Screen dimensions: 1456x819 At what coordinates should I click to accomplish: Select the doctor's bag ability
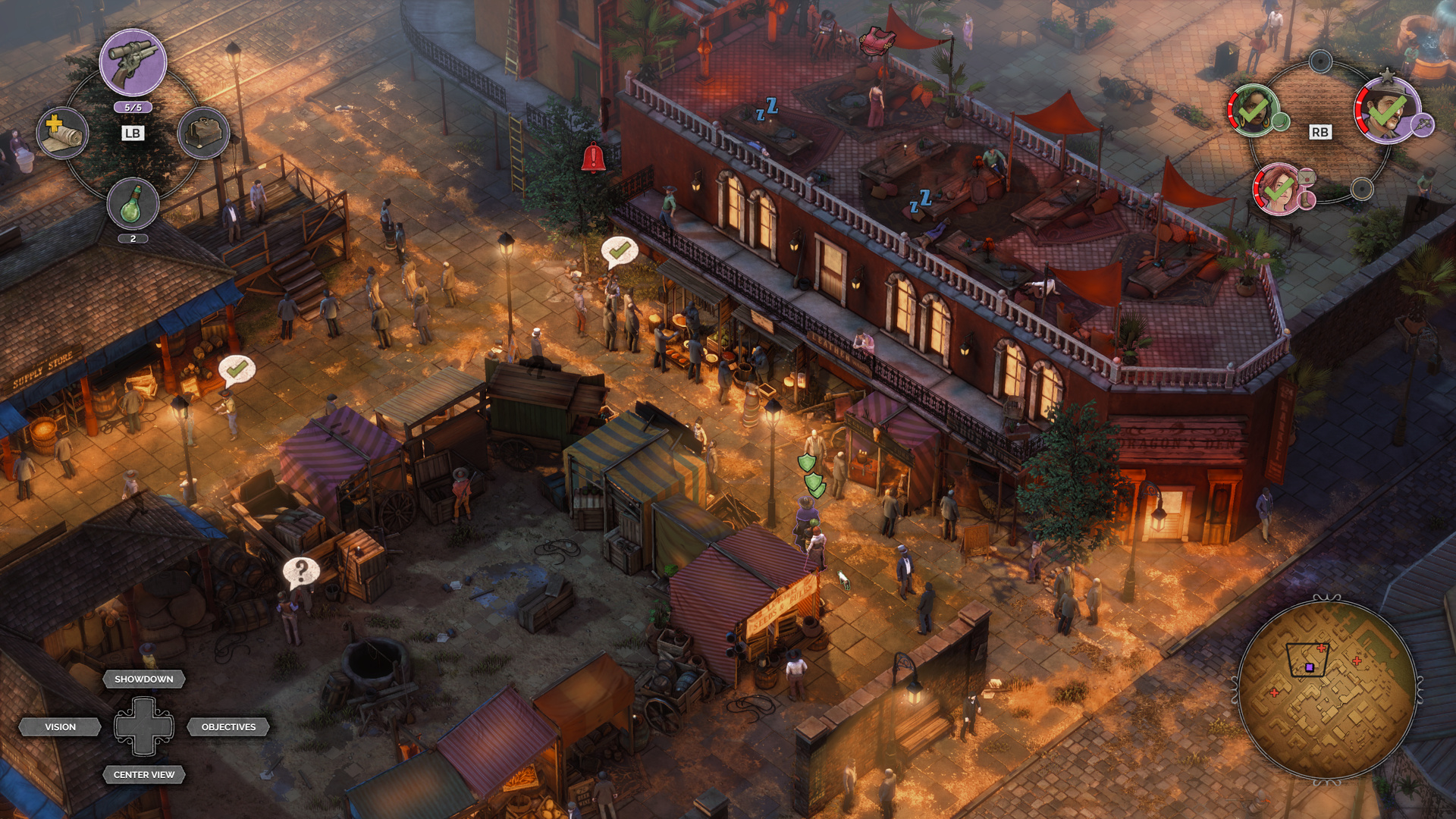point(203,133)
